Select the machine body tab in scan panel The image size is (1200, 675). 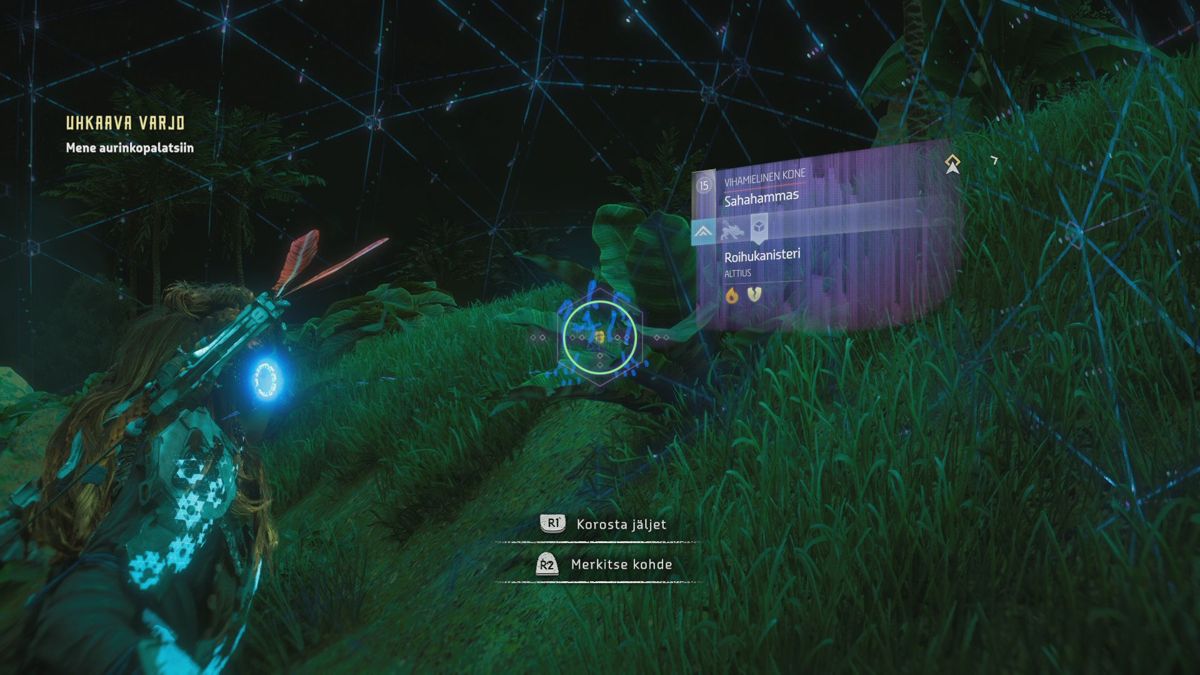[730, 232]
